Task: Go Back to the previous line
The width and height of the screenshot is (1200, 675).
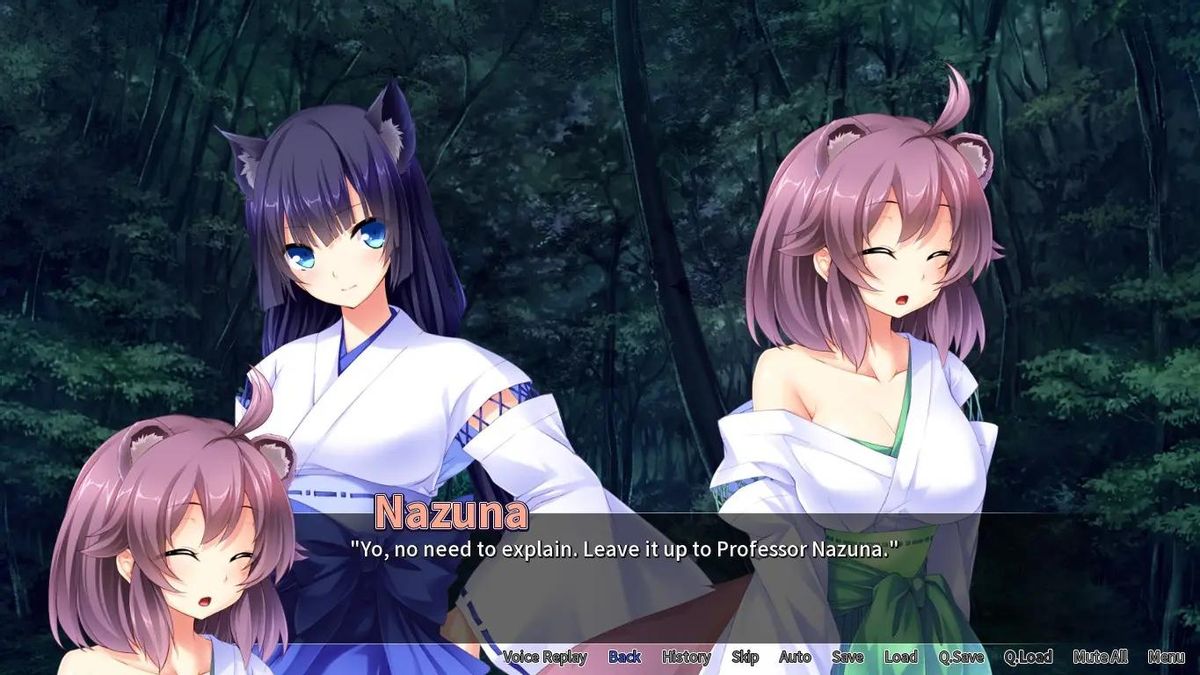Action: [x=624, y=657]
